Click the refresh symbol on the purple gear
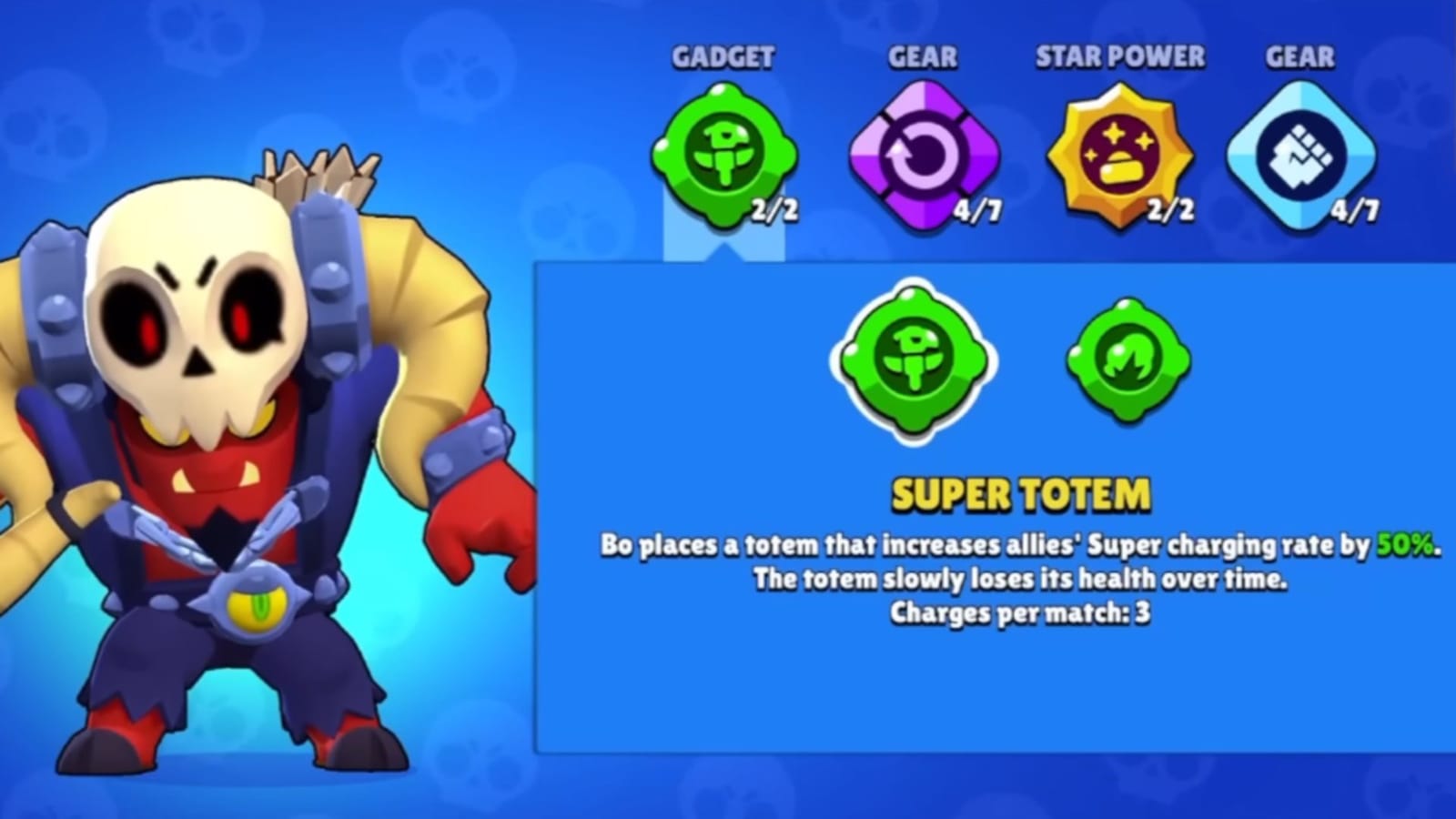 tap(922, 153)
